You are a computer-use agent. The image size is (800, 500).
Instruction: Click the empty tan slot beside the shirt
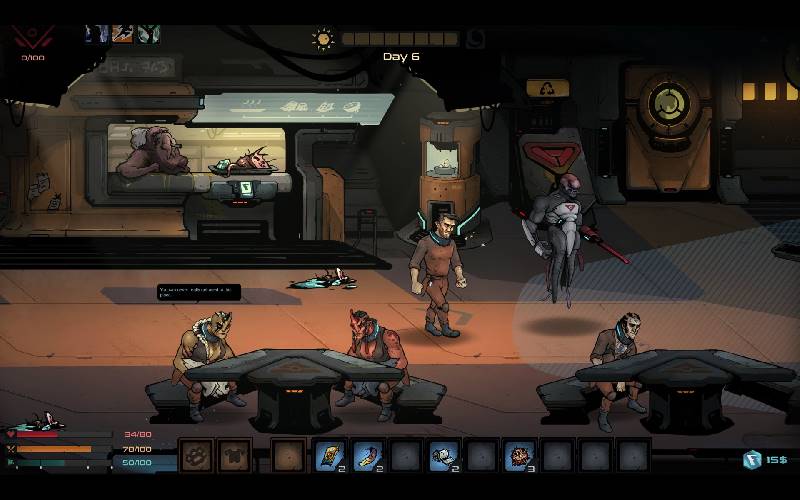288,456
